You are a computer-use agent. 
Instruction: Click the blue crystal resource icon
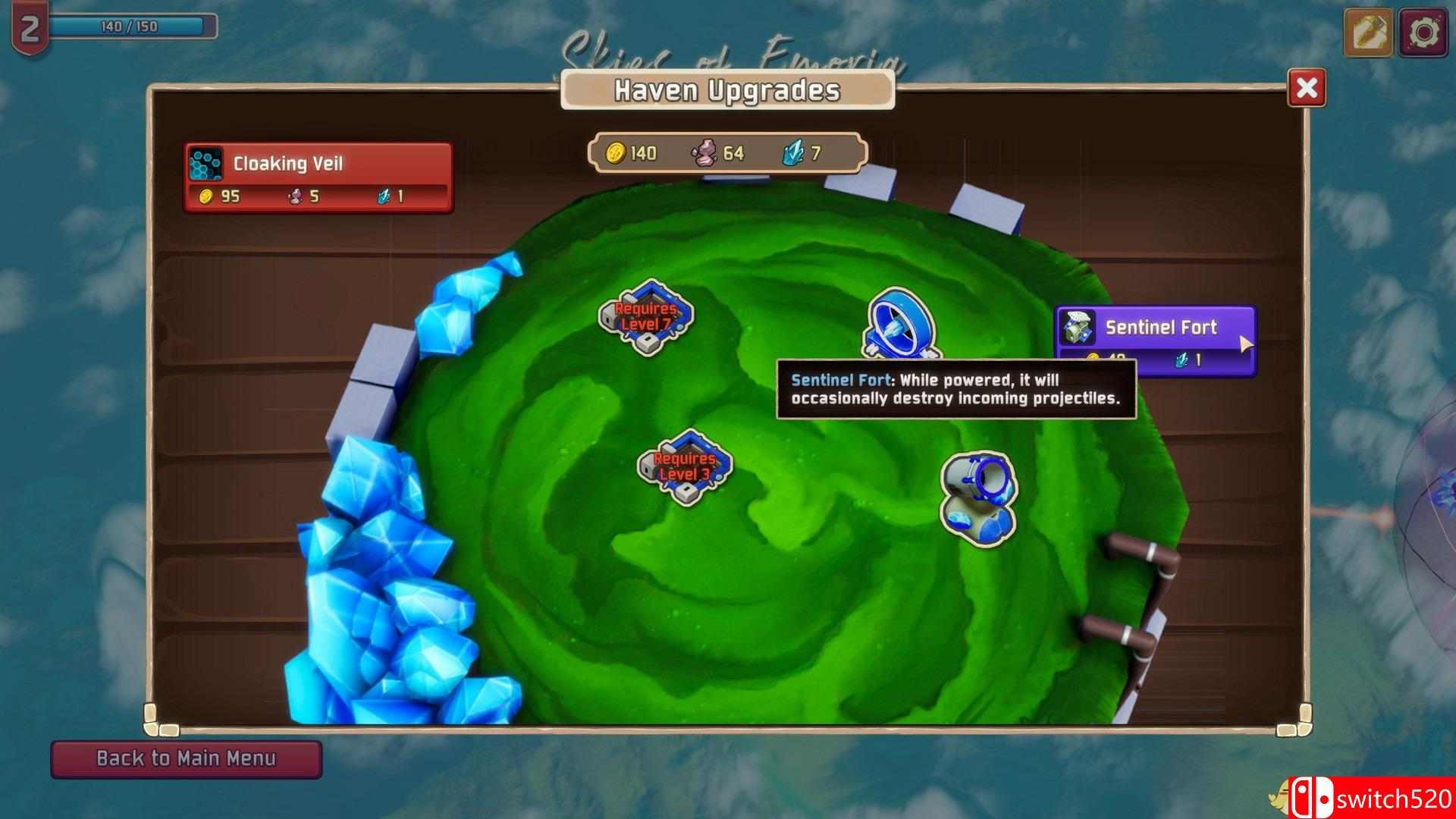tap(793, 152)
